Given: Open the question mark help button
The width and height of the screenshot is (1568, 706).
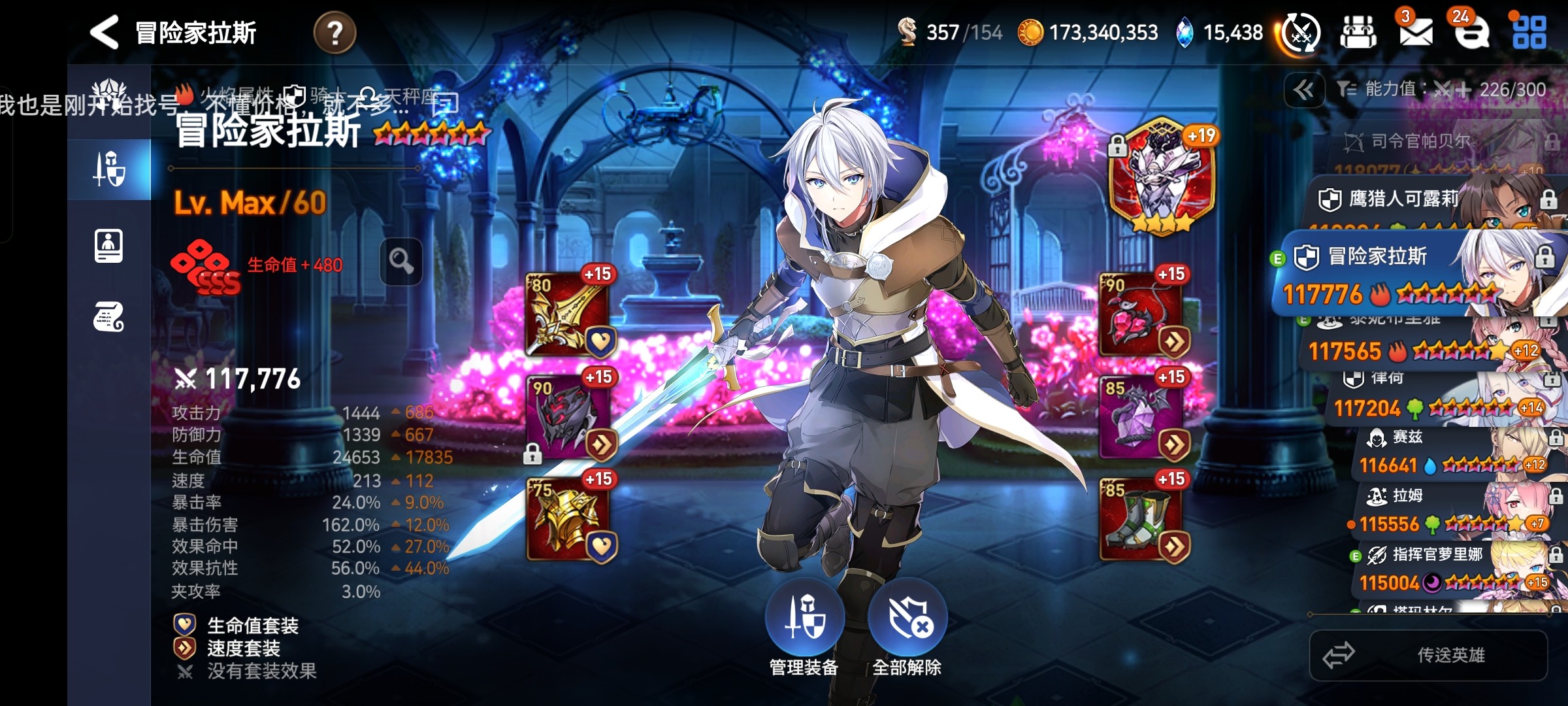Looking at the screenshot, I should pos(335,33).
